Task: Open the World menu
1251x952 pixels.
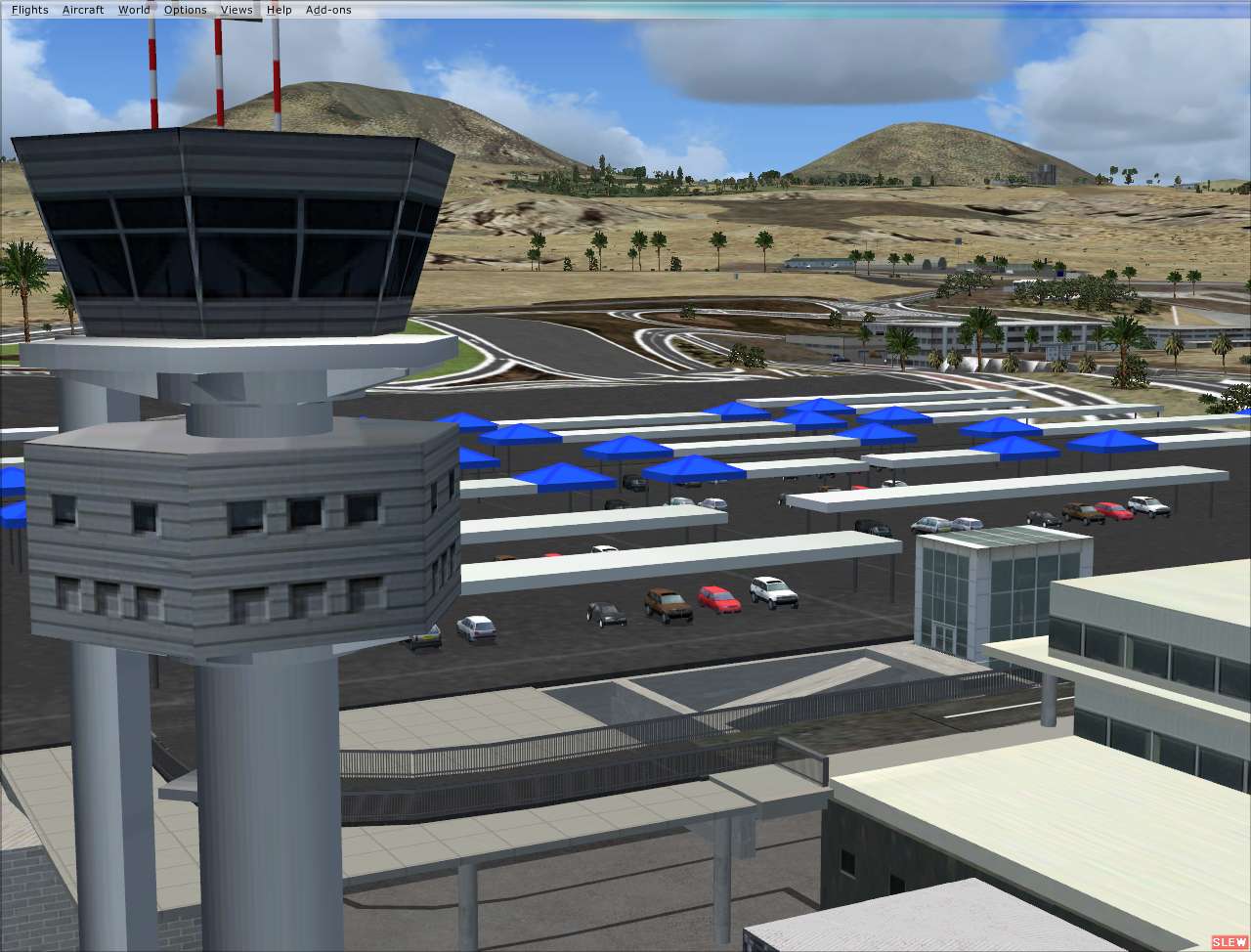Action: point(133,9)
